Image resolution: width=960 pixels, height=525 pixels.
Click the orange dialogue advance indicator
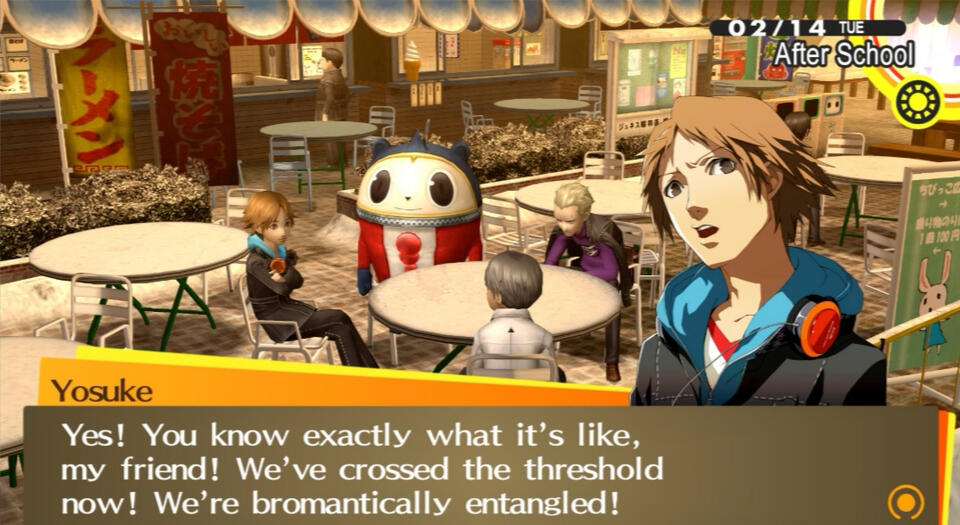tap(905, 499)
